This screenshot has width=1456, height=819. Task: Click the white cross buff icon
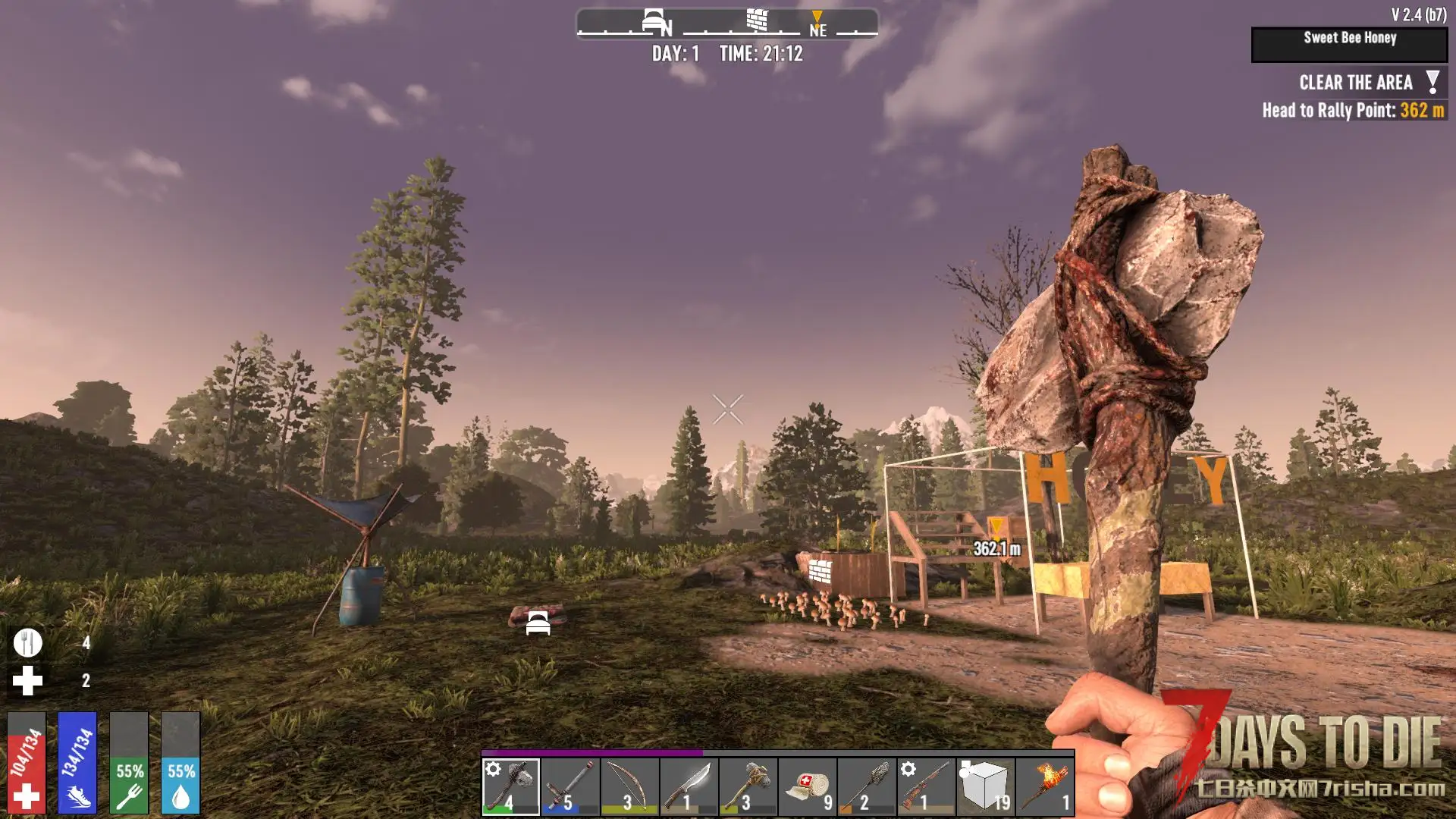coord(28,681)
